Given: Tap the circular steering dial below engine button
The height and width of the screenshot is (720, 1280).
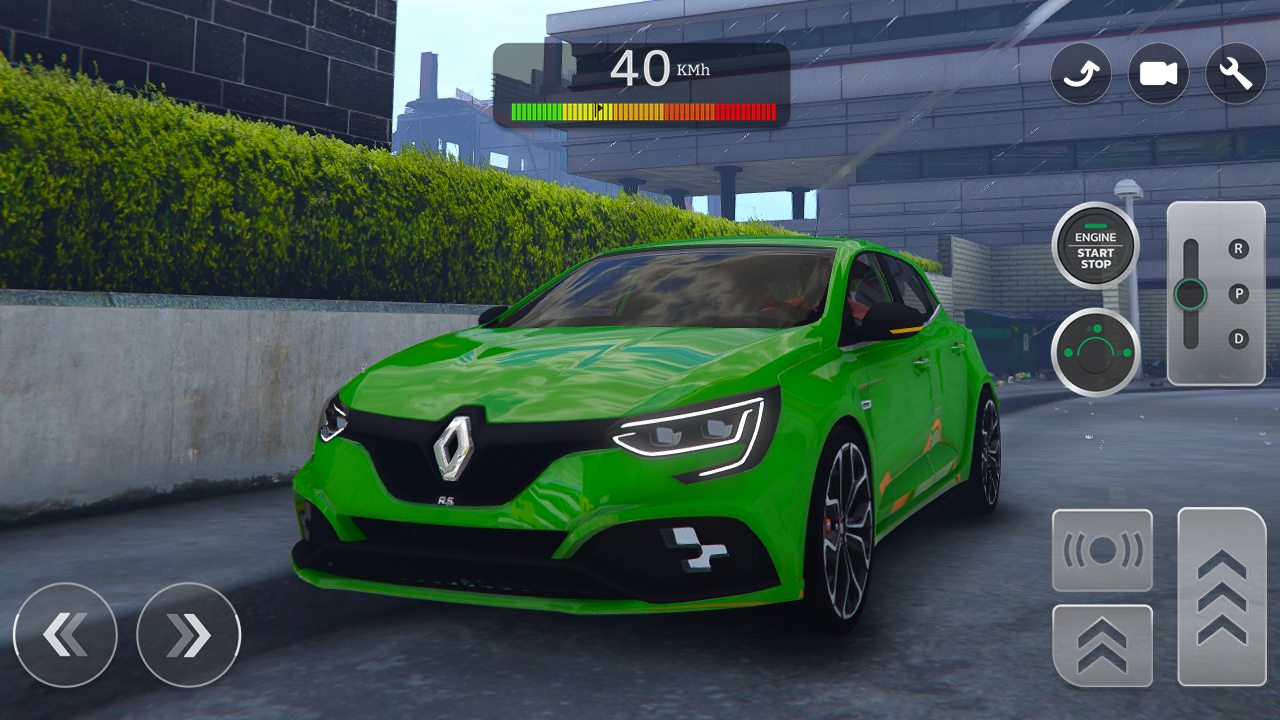Looking at the screenshot, I should (1096, 351).
